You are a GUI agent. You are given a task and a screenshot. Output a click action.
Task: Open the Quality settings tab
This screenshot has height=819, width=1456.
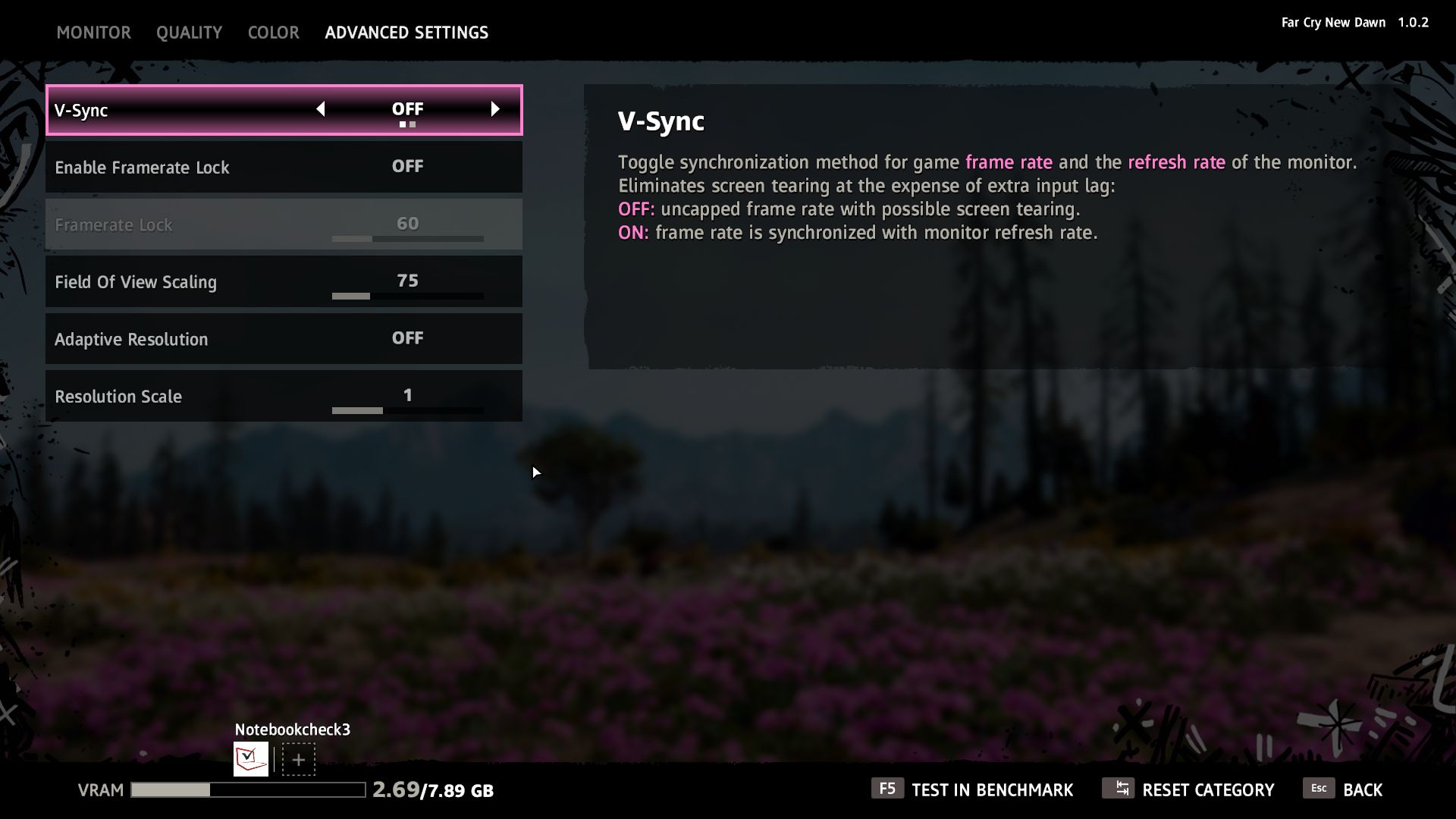189,33
